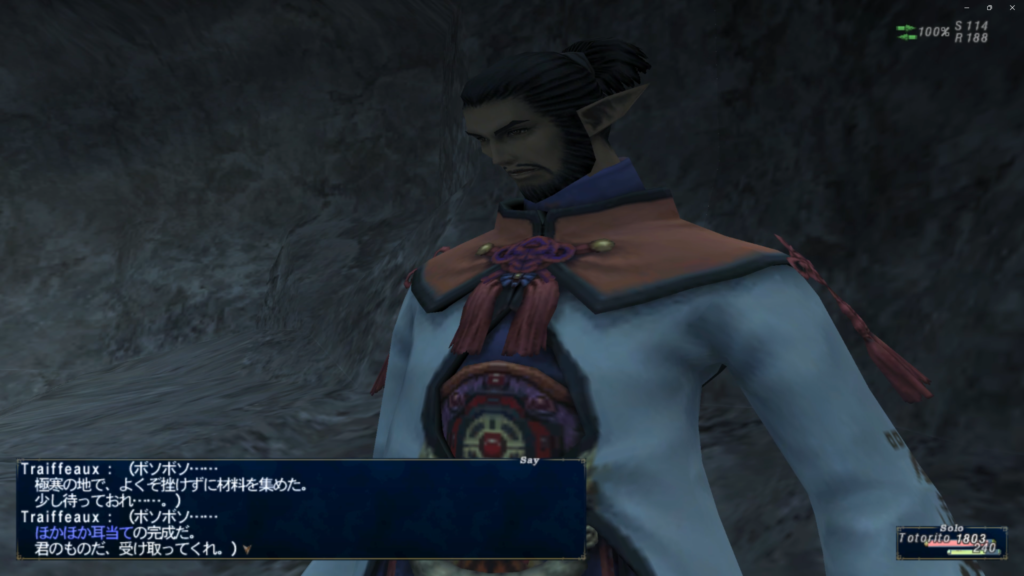Select the Traiffeaux dialogue chat window
This screenshot has height=576, width=1024.
point(300,508)
